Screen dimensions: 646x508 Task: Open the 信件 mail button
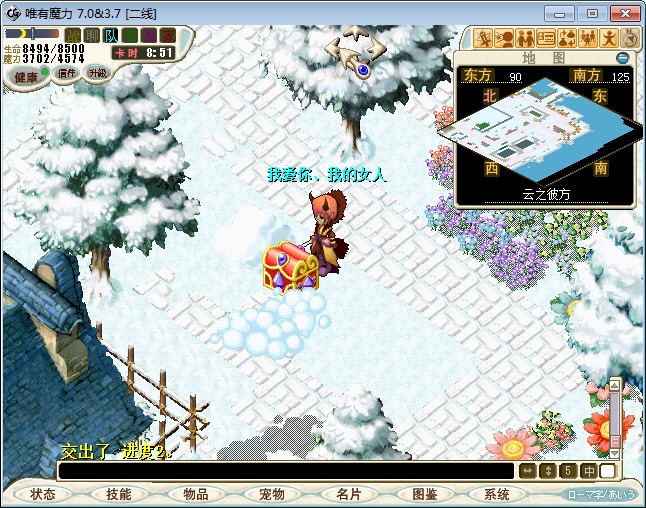coord(65,73)
